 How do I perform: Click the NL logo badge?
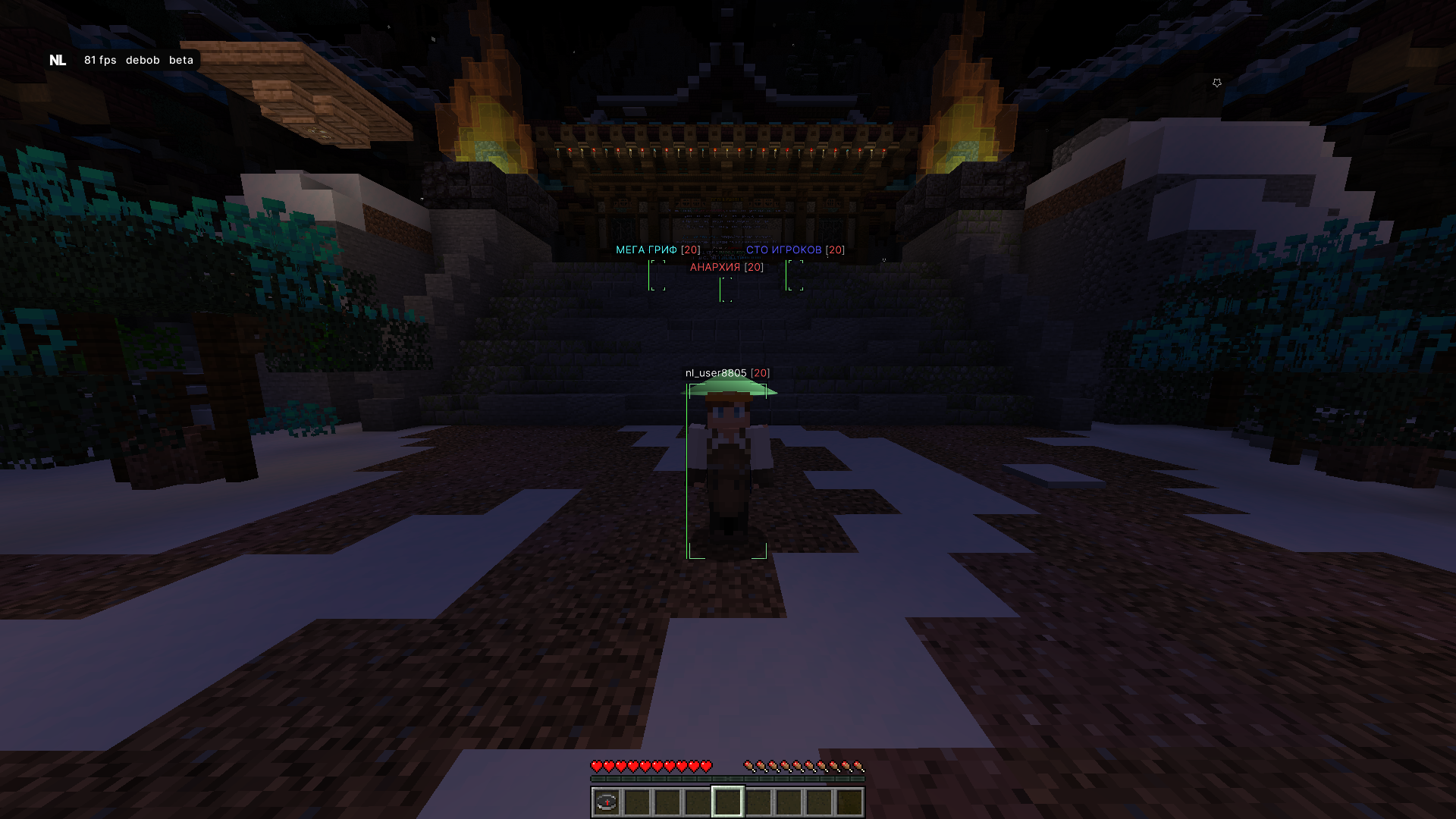tap(58, 59)
